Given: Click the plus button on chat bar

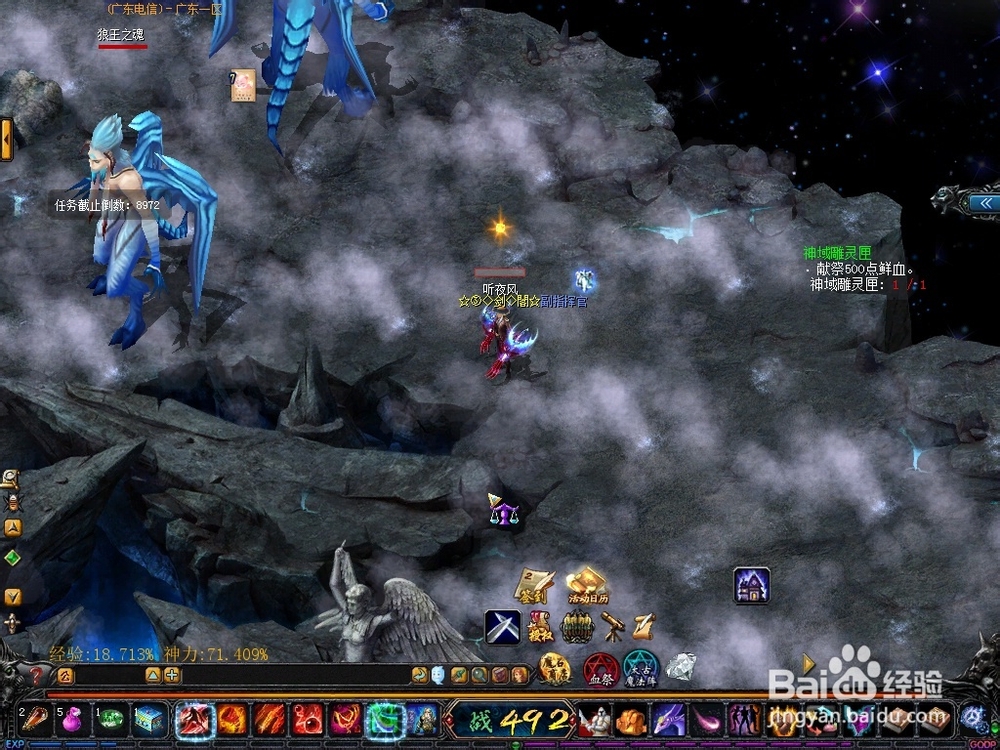Looking at the screenshot, I should [172, 675].
